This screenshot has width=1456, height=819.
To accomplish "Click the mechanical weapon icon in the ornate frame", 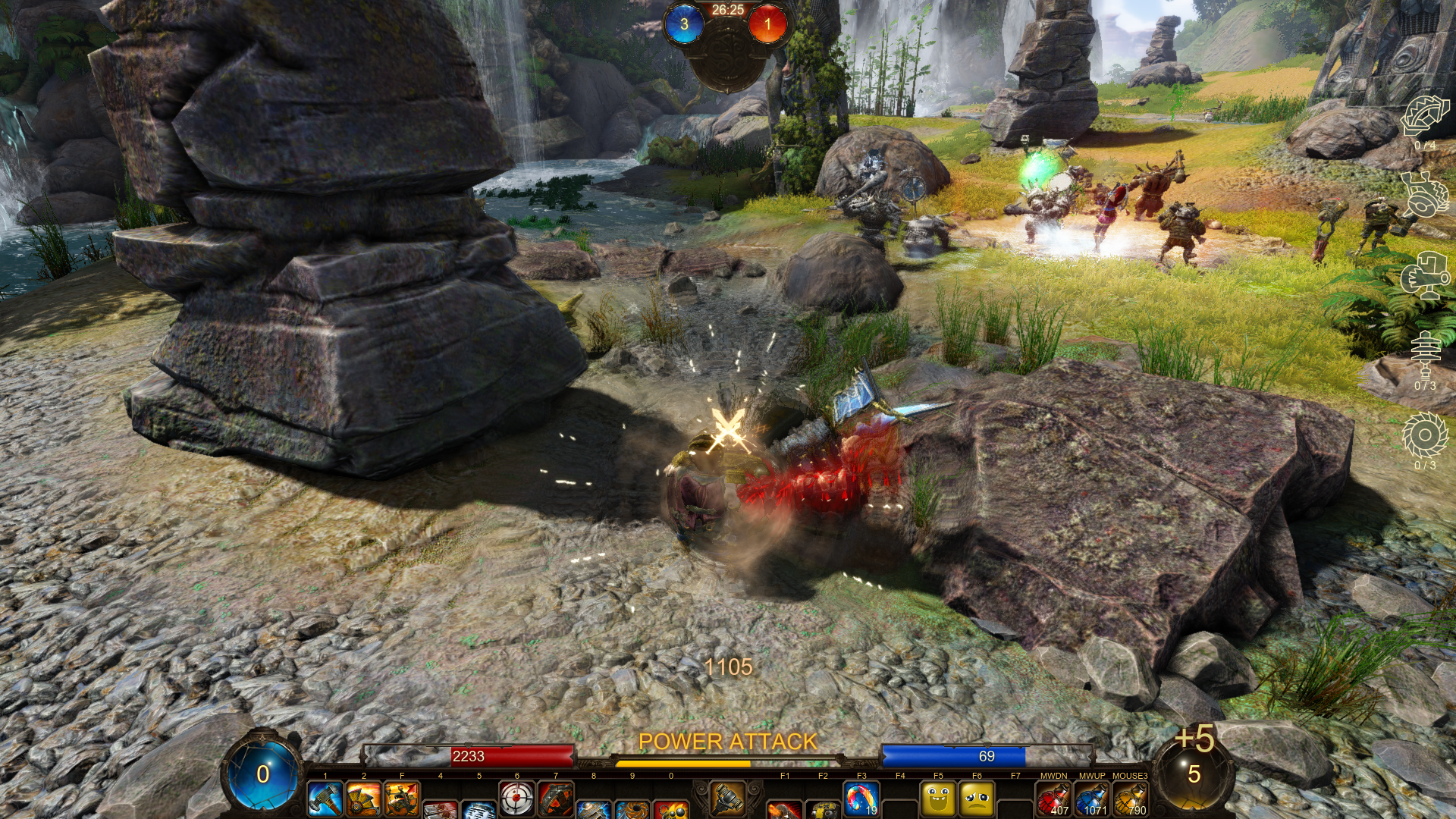I will (x=727, y=798).
